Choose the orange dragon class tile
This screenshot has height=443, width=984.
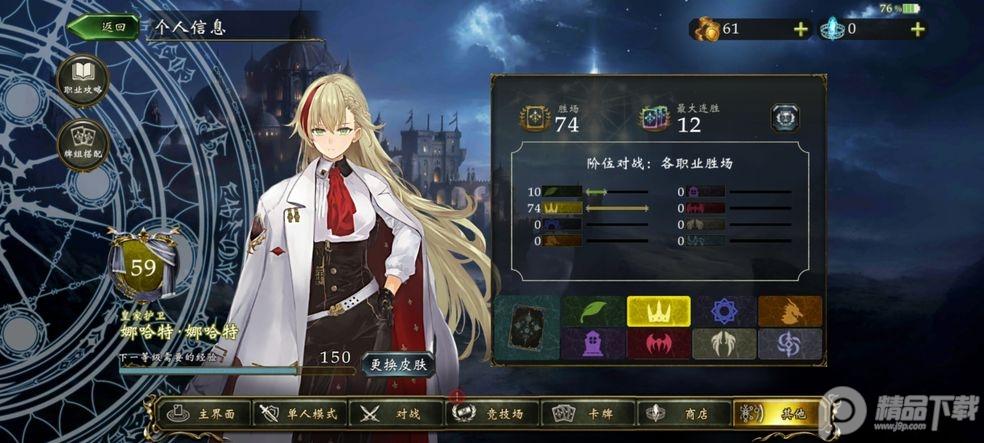tap(789, 312)
